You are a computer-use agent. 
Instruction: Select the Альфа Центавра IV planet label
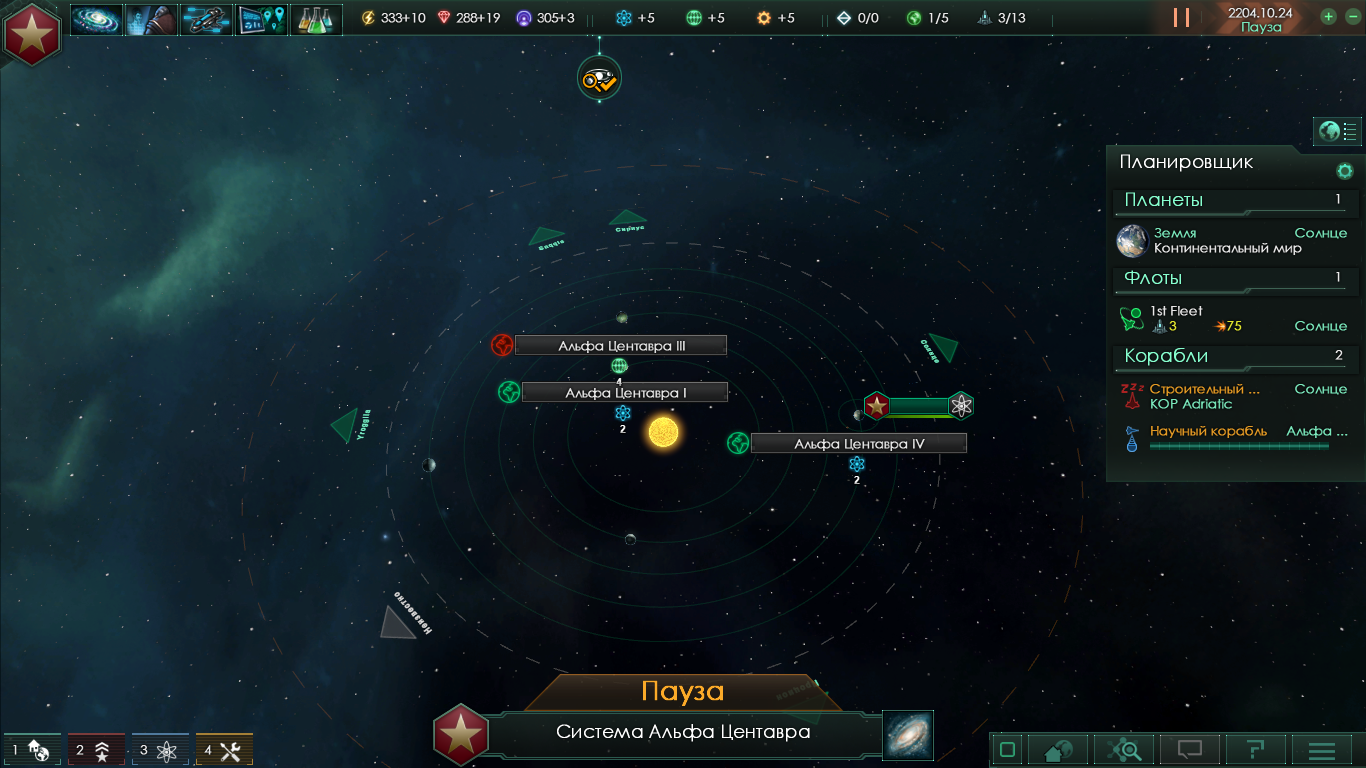click(x=858, y=444)
